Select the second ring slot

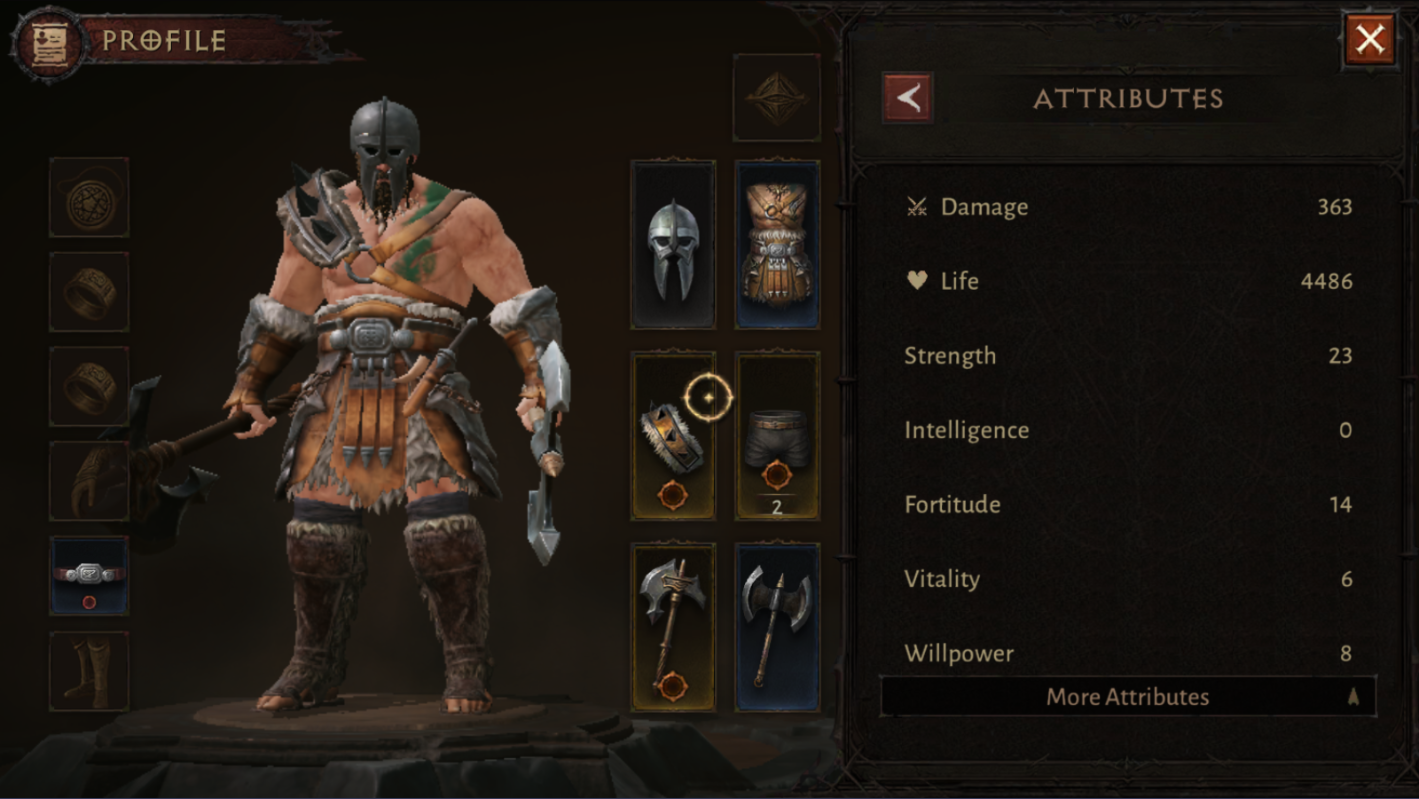88,385
